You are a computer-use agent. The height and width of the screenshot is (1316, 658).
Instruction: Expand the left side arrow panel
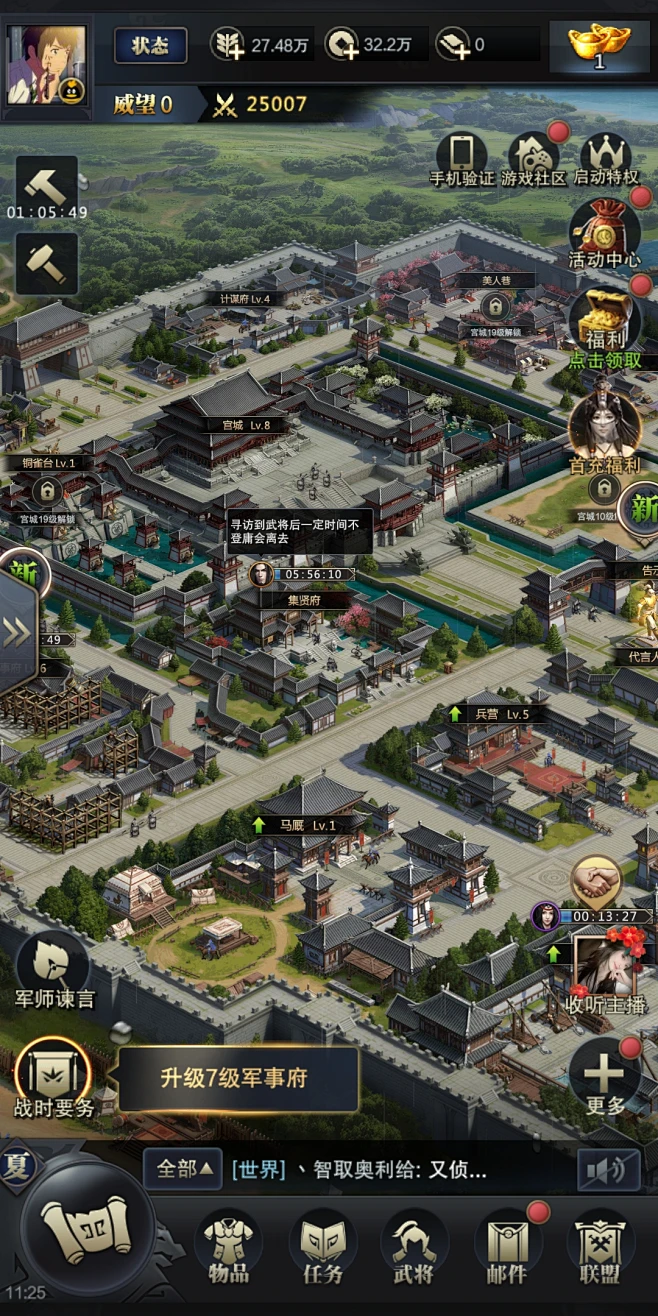[17, 633]
